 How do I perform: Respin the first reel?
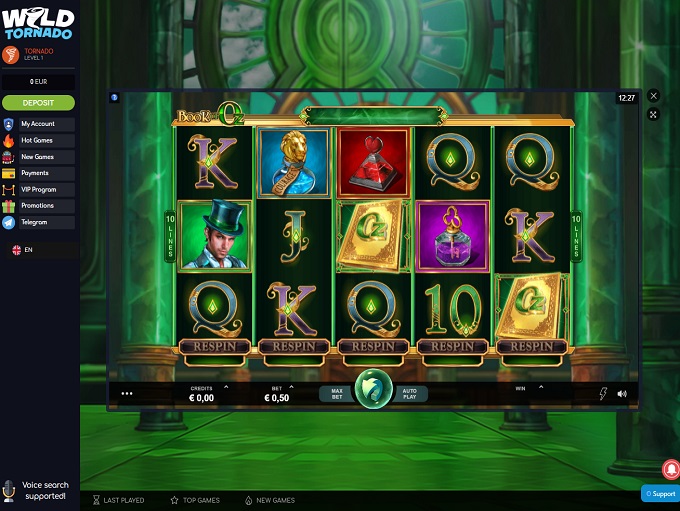click(x=213, y=346)
